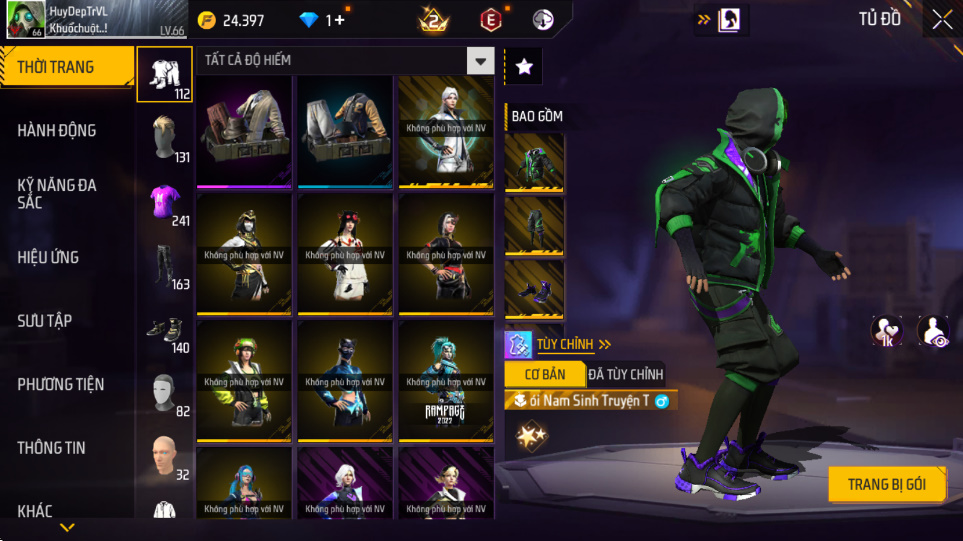The image size is (963, 541).
Task: Click the star favorites filter button
Action: click(524, 66)
